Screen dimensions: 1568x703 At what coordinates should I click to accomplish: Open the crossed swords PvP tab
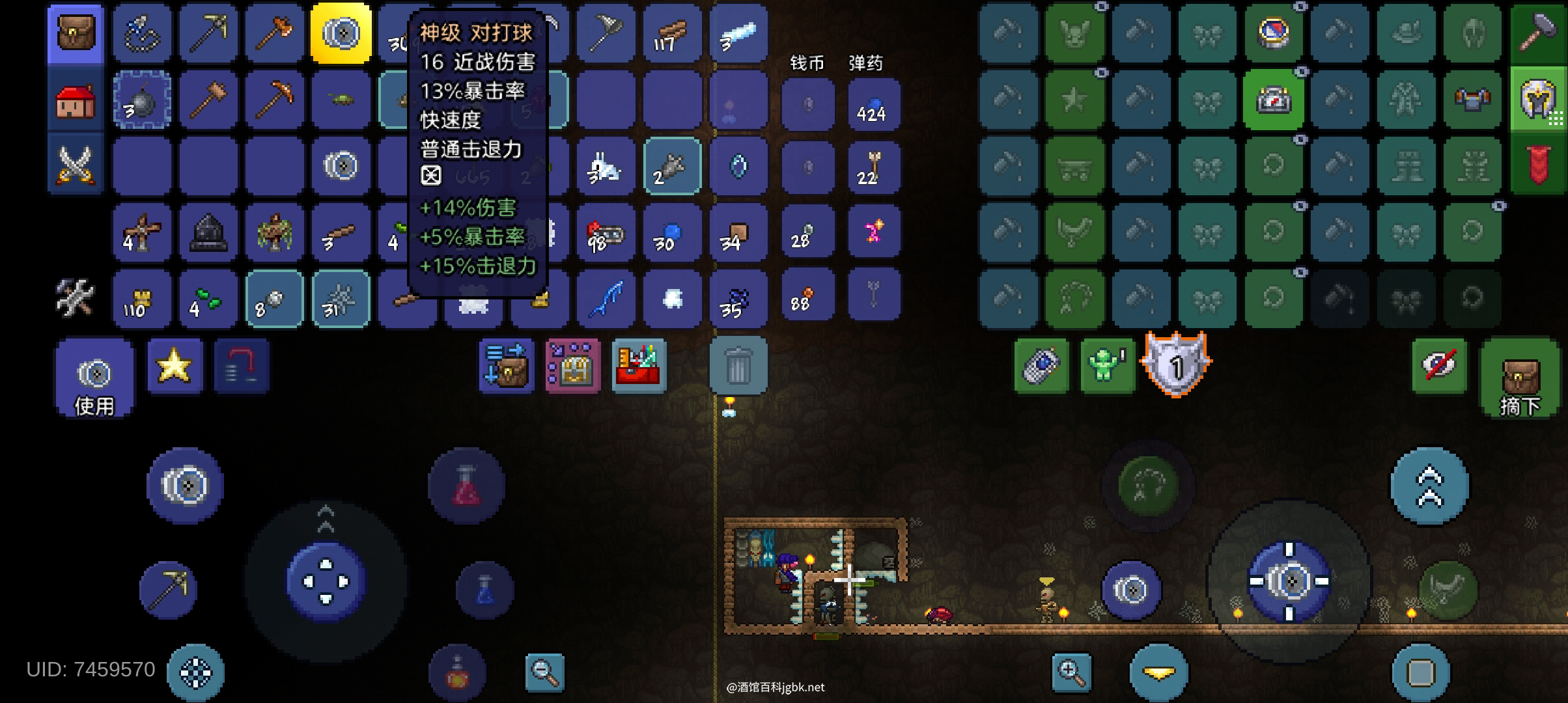coord(76,164)
